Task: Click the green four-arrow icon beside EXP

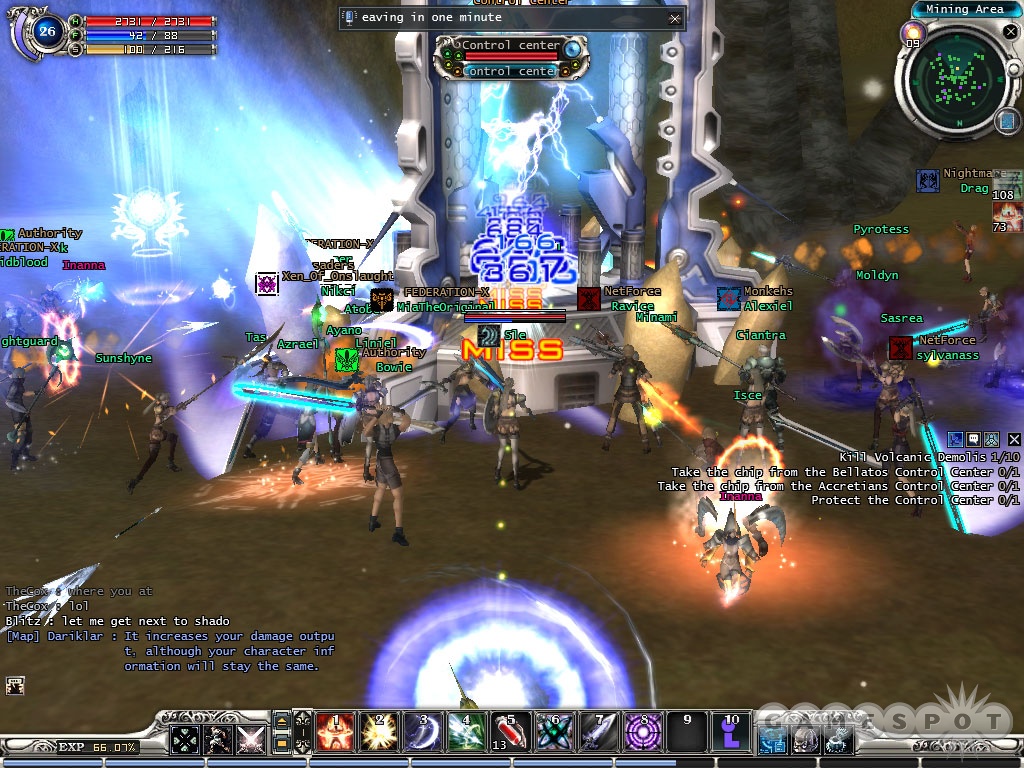Action: click(x=184, y=739)
